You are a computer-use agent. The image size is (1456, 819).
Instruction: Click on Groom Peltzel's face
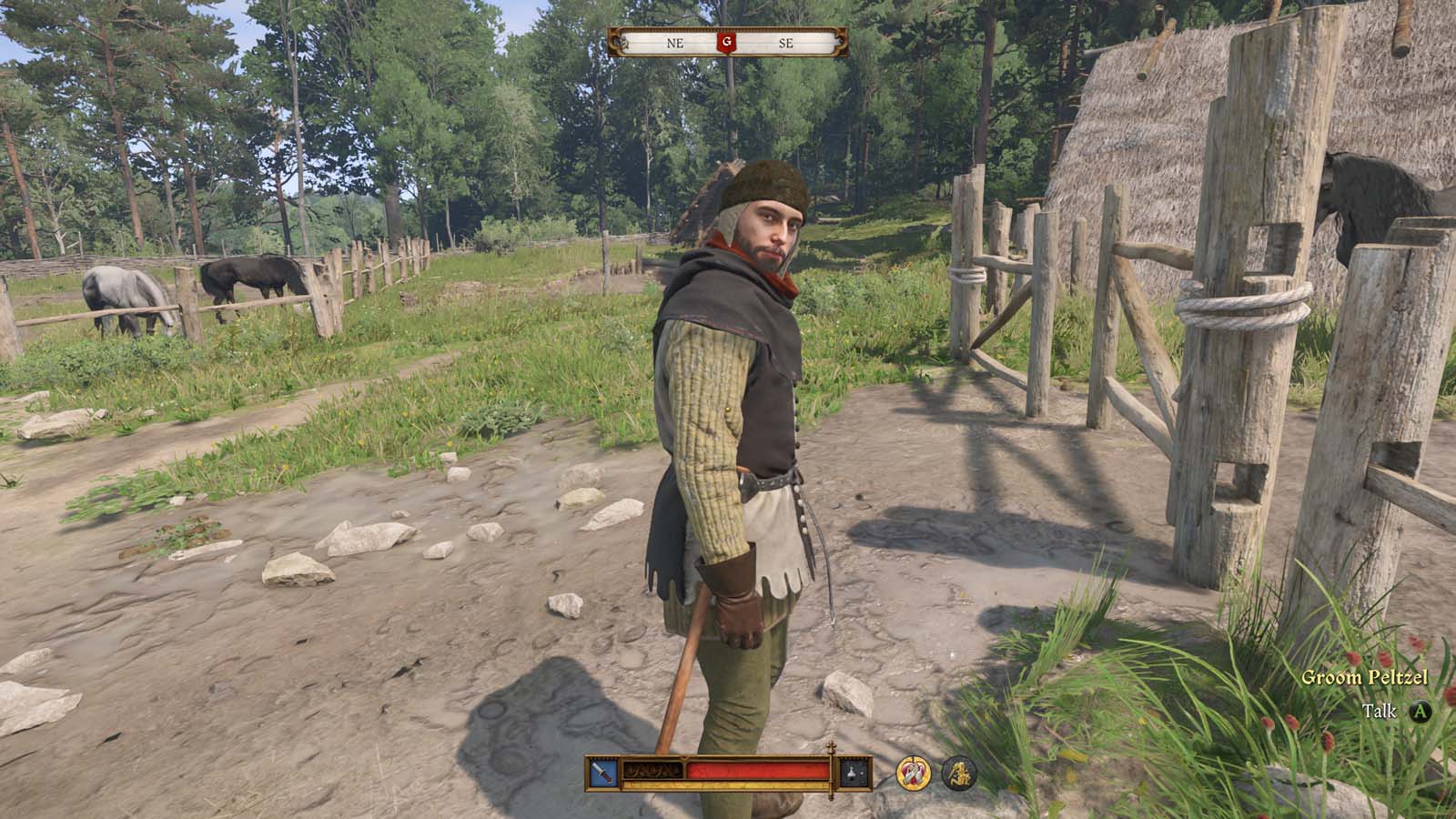coord(769,233)
